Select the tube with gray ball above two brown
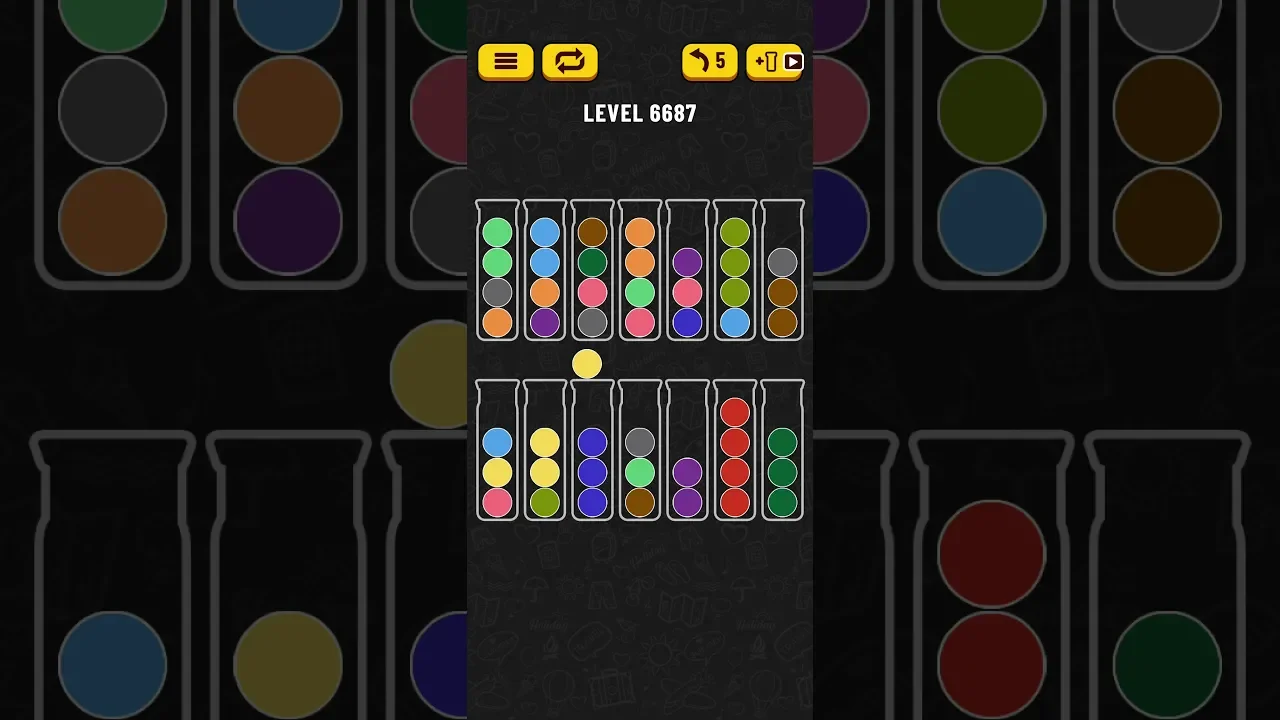This screenshot has height=720, width=1280. (782, 272)
